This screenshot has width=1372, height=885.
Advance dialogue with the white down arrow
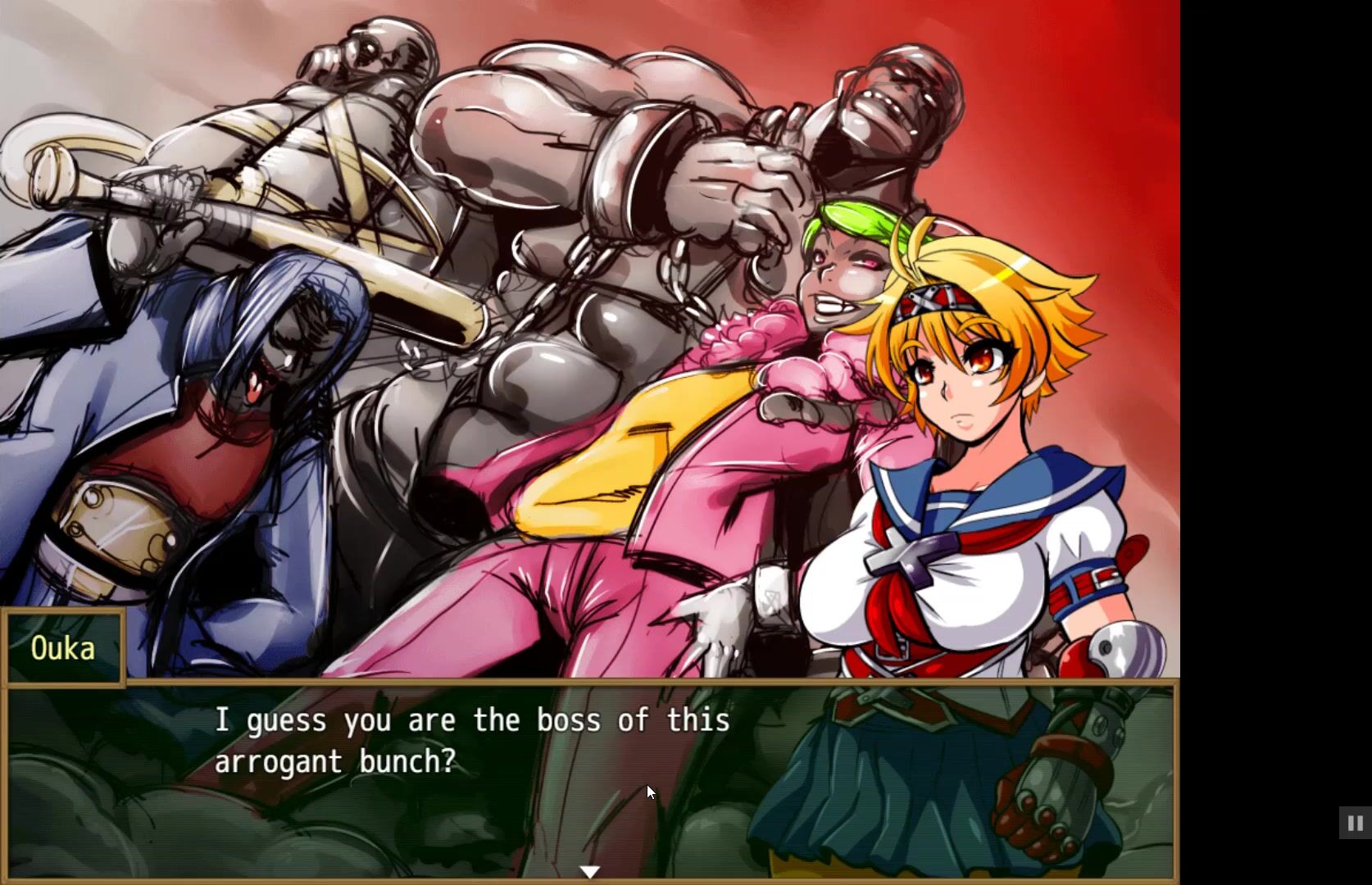coord(589,872)
